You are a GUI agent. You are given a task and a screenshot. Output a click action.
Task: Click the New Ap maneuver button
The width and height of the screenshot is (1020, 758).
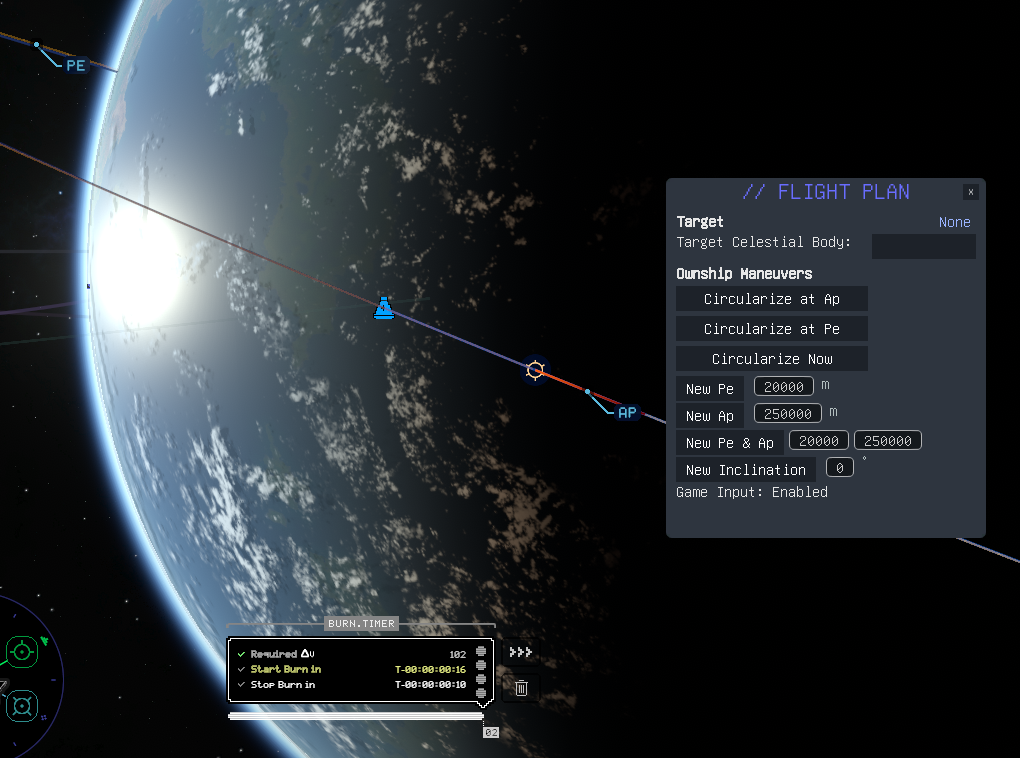(x=709, y=416)
